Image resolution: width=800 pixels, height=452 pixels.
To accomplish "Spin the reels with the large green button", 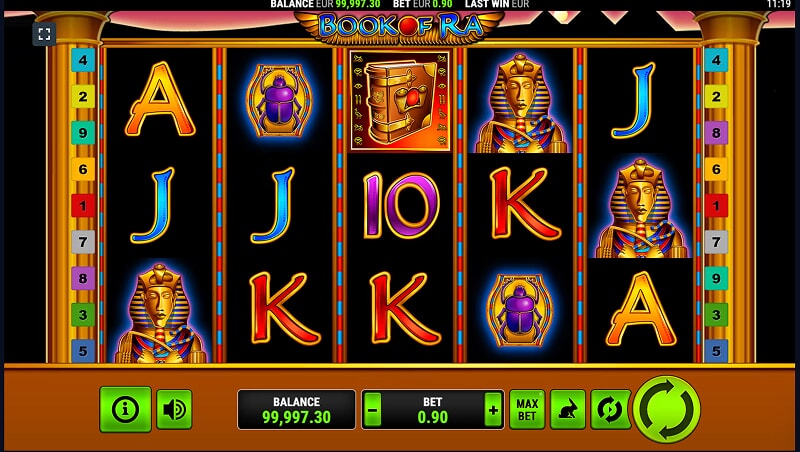I will click(667, 409).
